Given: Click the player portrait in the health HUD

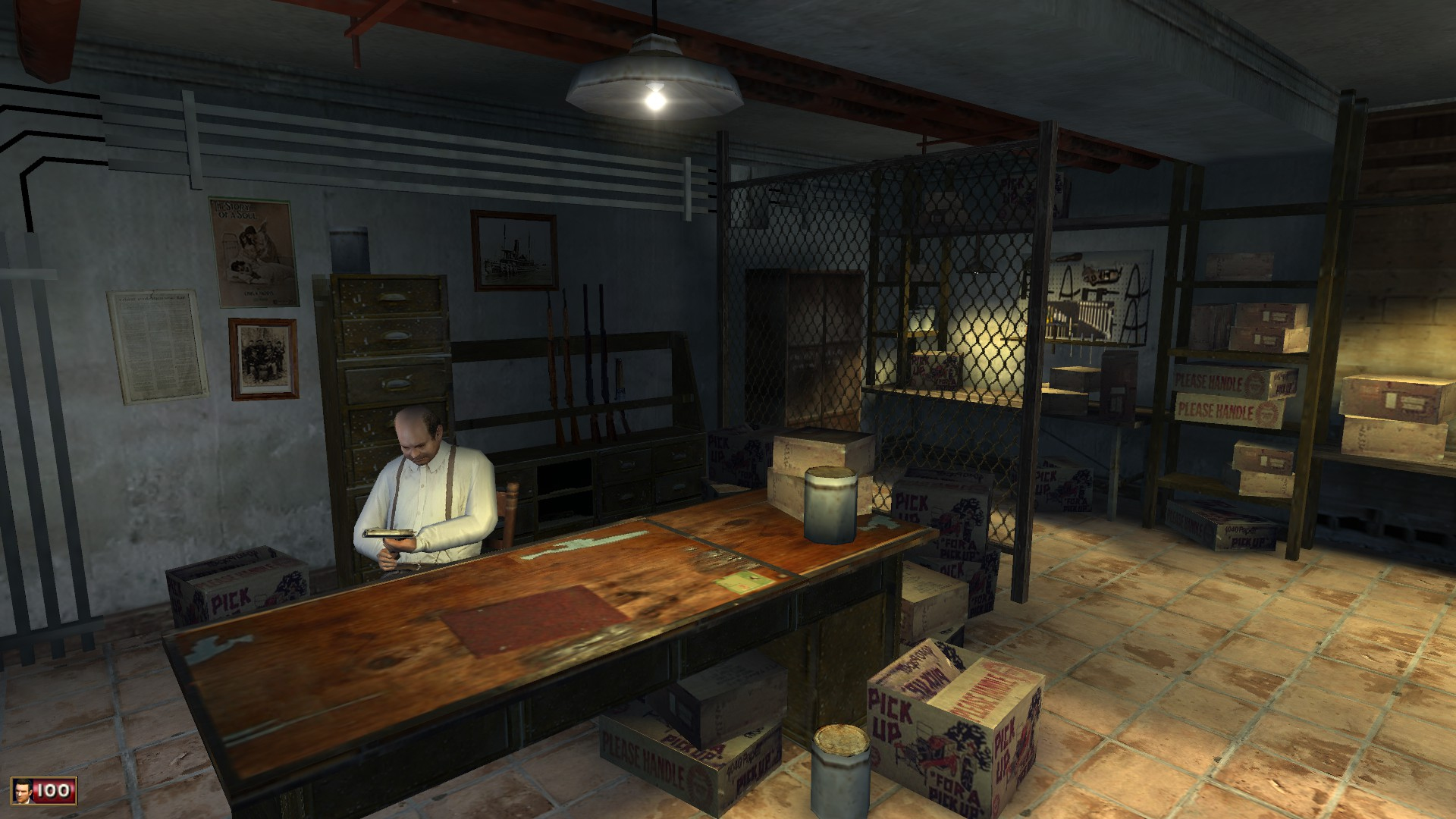Looking at the screenshot, I should click(24, 792).
